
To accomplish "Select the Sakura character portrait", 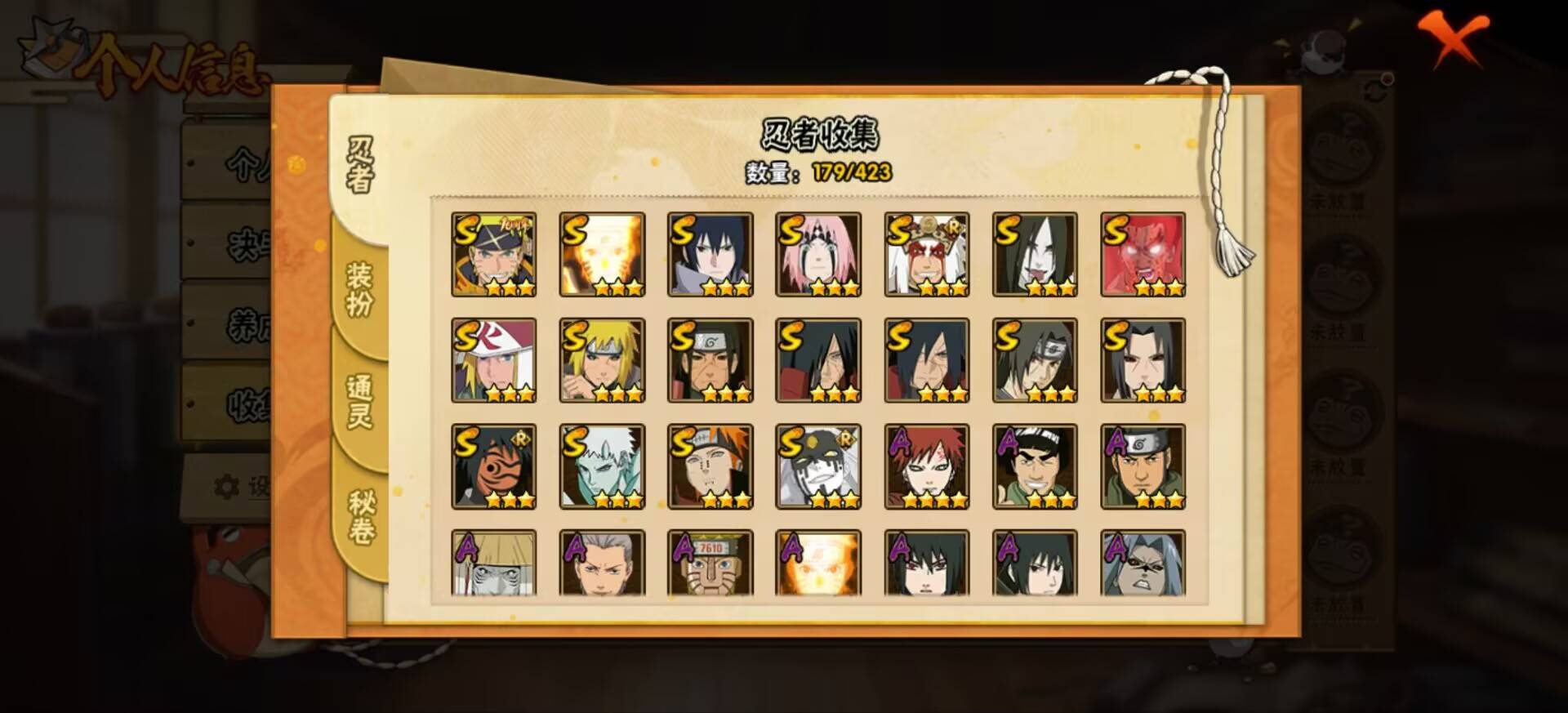I will [817, 253].
